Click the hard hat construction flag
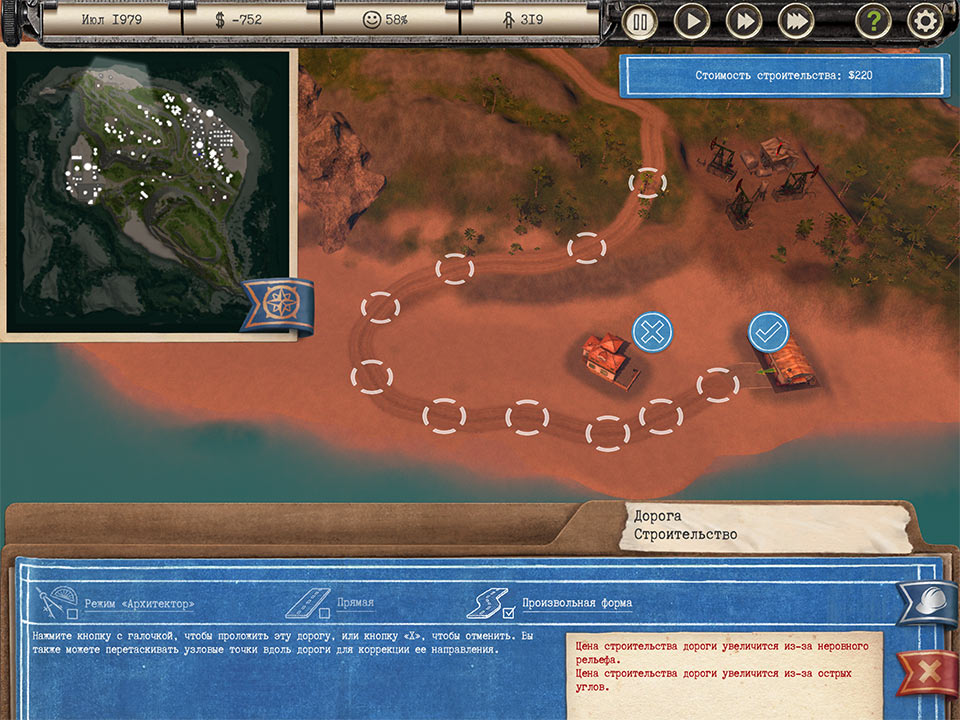Viewport: 960px width, 720px height. point(927,603)
